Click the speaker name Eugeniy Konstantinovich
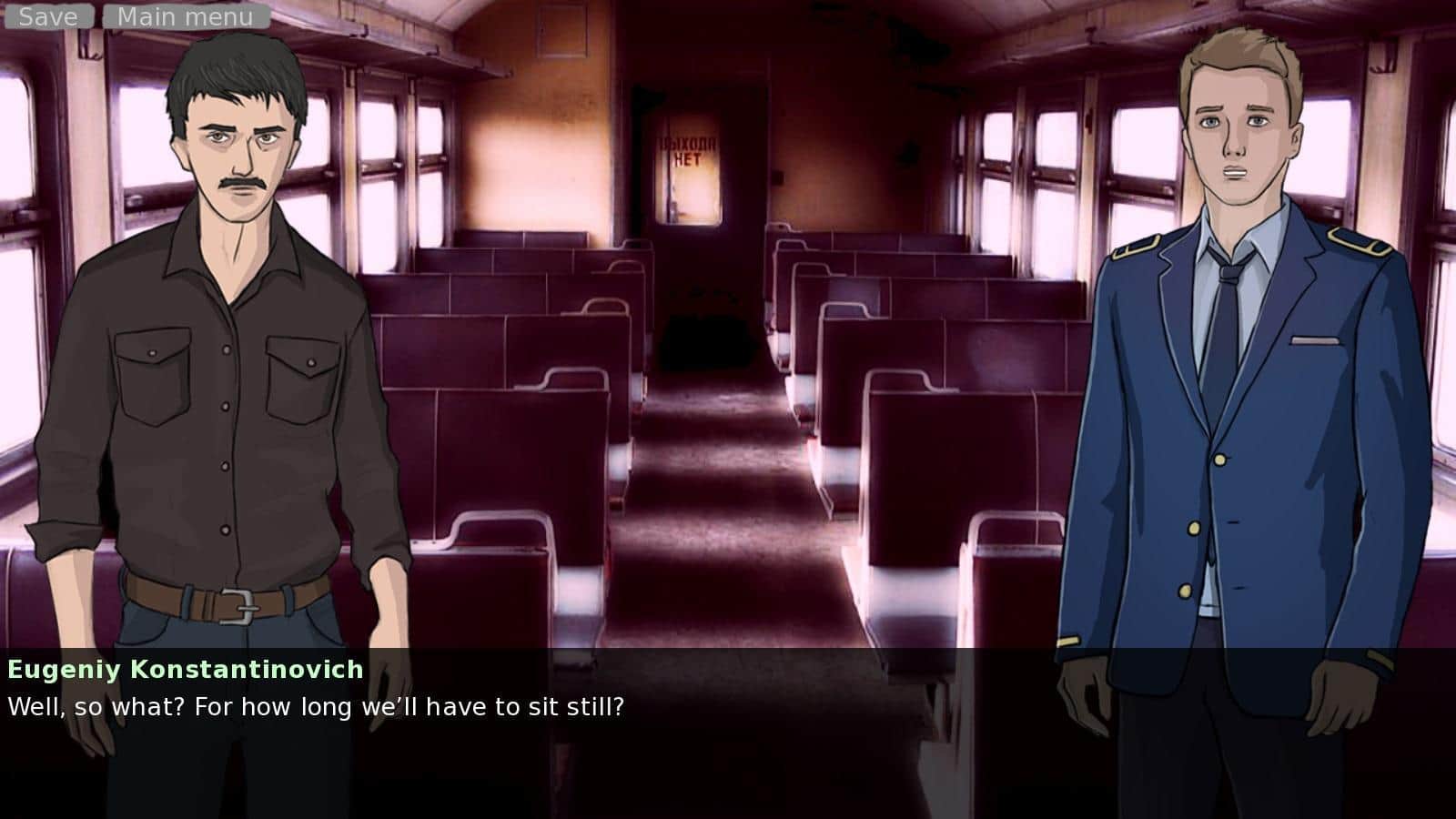This screenshot has width=1456, height=819. [185, 671]
